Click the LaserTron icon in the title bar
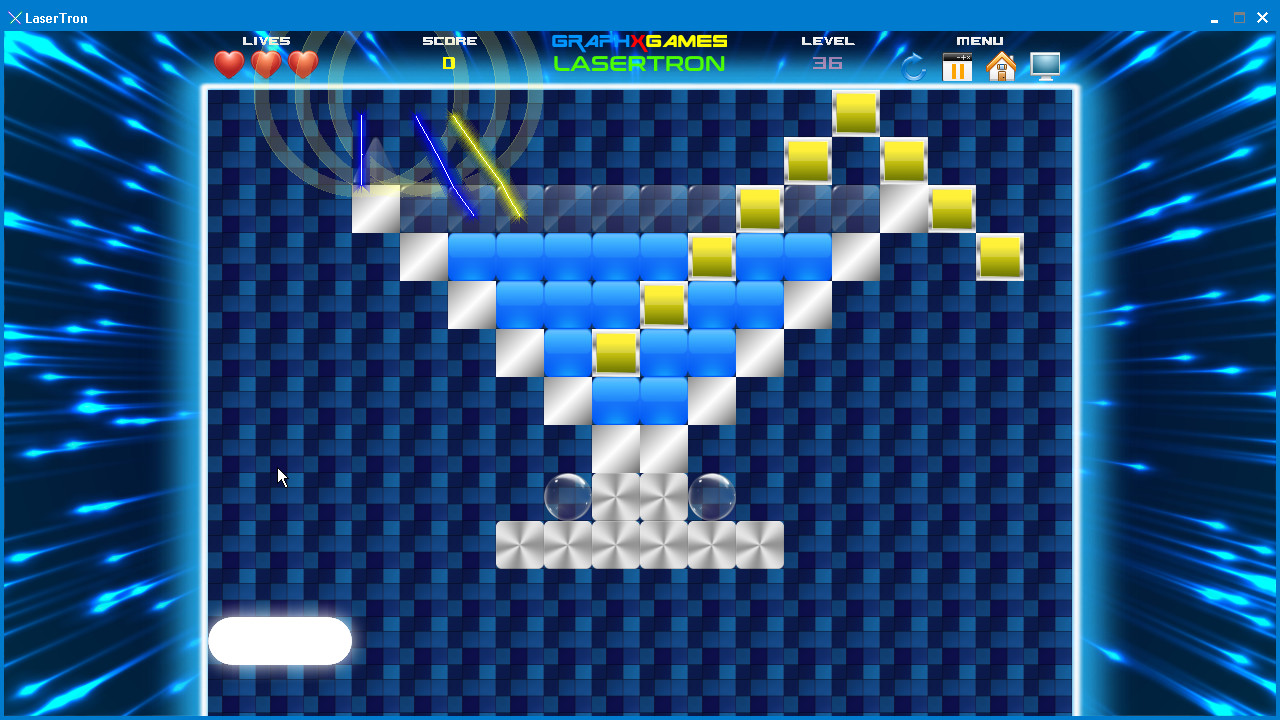Screen dimensions: 1280x720 tap(16, 17)
